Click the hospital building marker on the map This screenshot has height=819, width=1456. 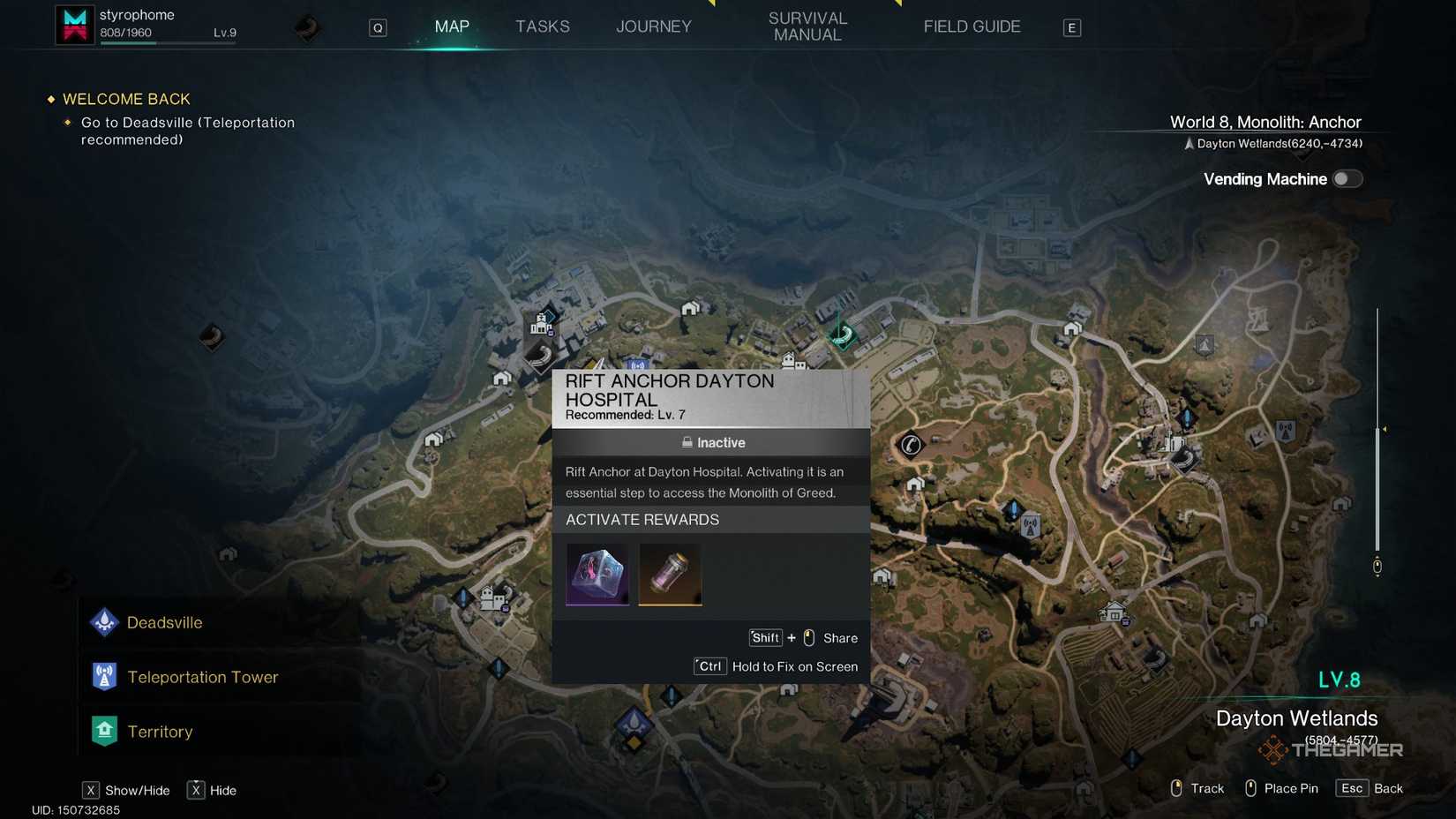[540, 327]
